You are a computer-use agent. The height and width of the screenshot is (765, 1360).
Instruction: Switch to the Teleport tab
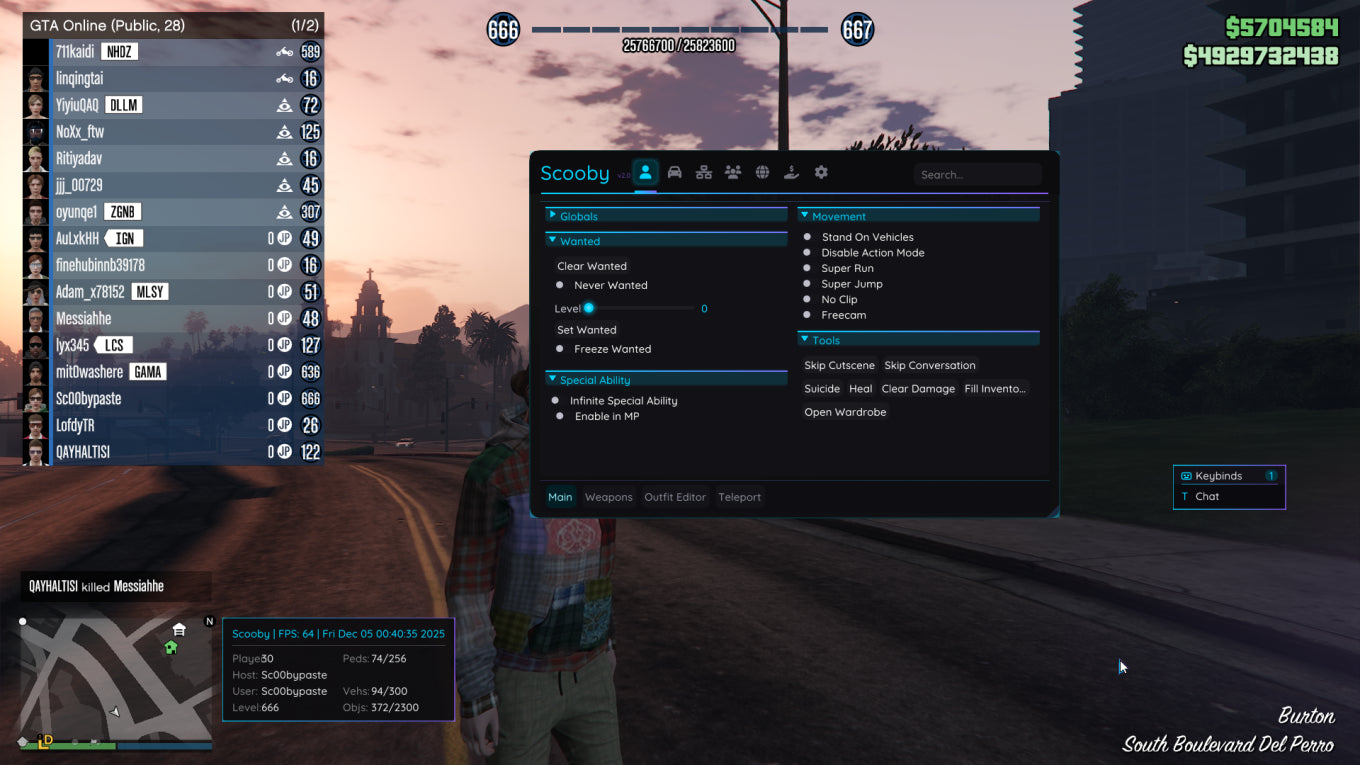[739, 497]
